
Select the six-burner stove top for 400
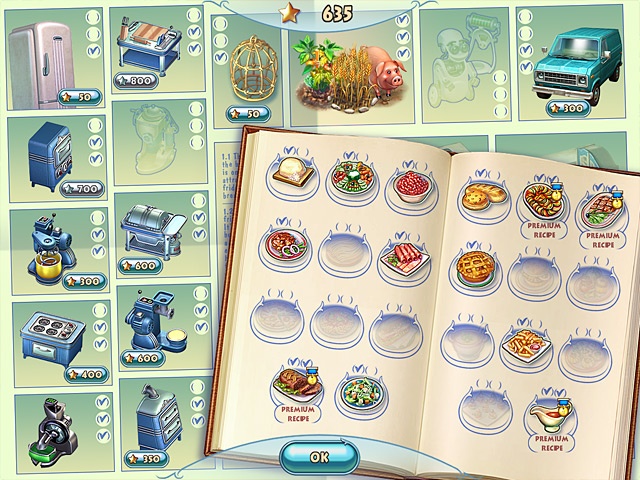tap(48, 333)
